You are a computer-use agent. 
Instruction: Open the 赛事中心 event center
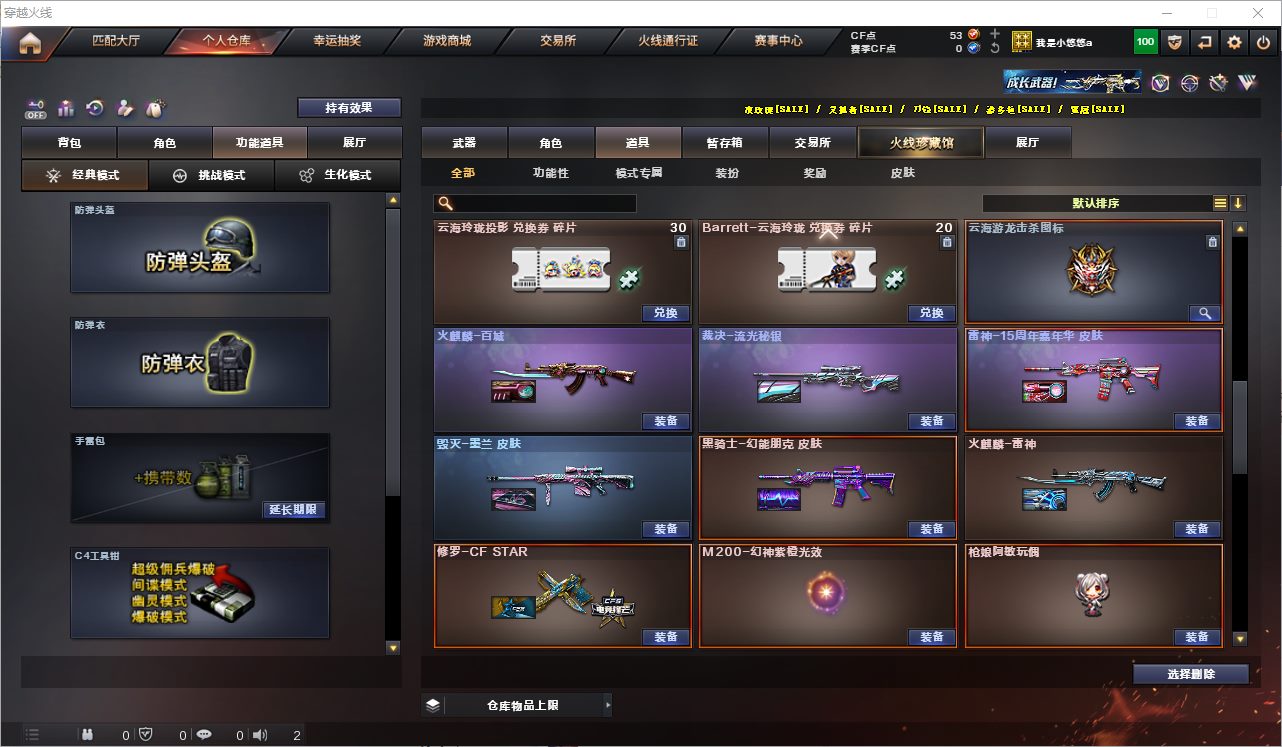click(778, 41)
